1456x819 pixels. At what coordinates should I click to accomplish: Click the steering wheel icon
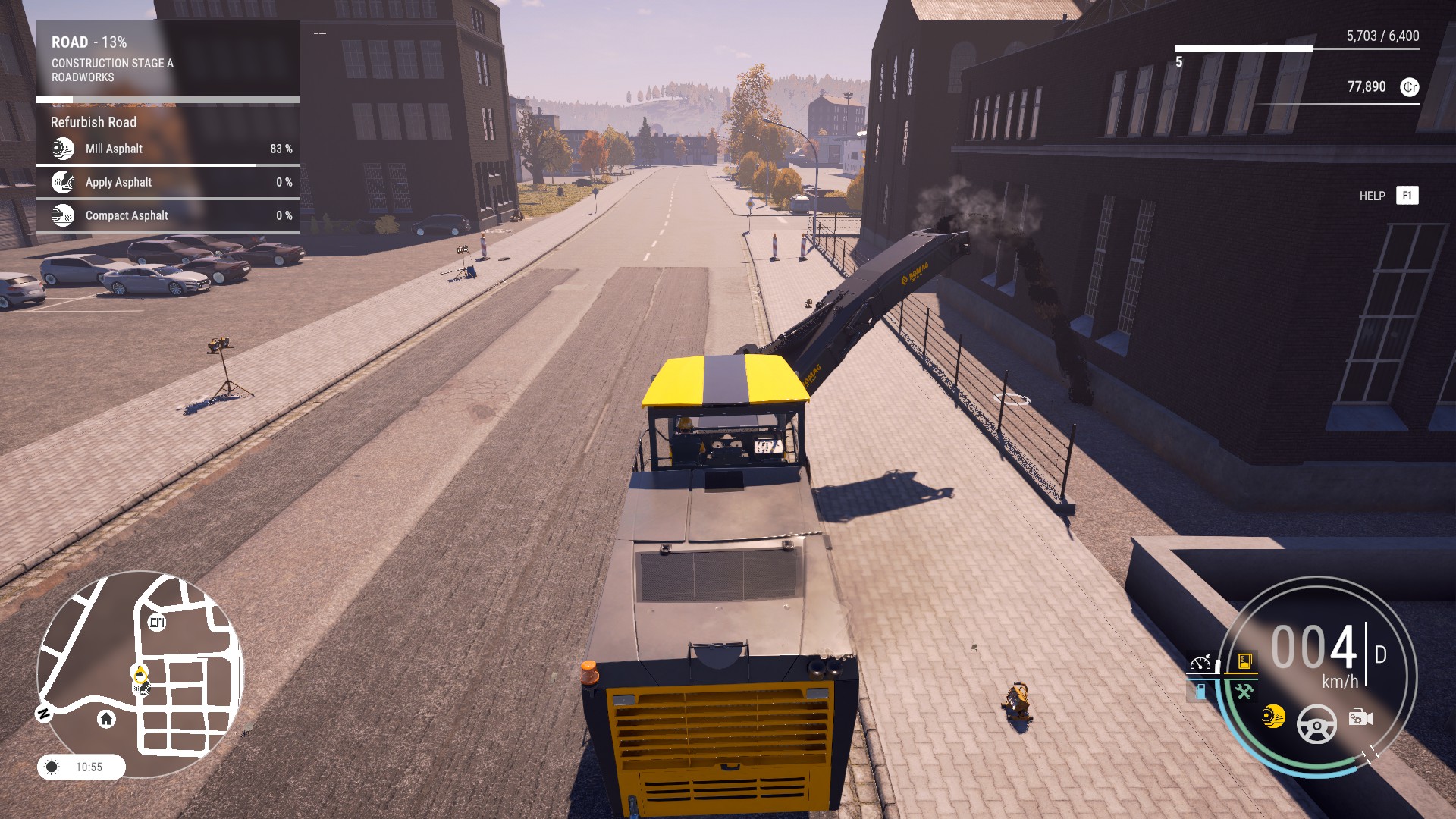coord(1316,724)
